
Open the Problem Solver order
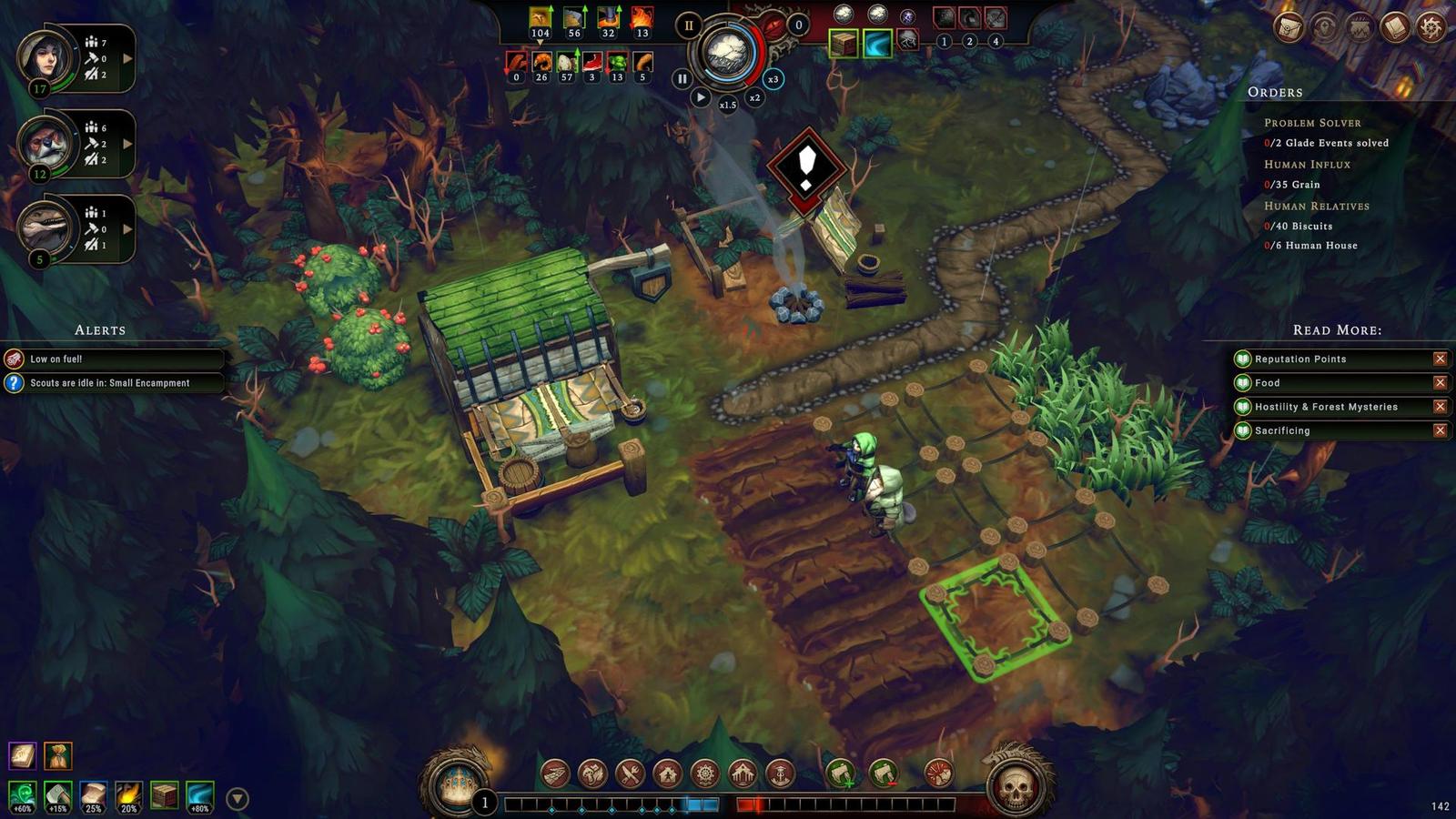pyautogui.click(x=1312, y=123)
